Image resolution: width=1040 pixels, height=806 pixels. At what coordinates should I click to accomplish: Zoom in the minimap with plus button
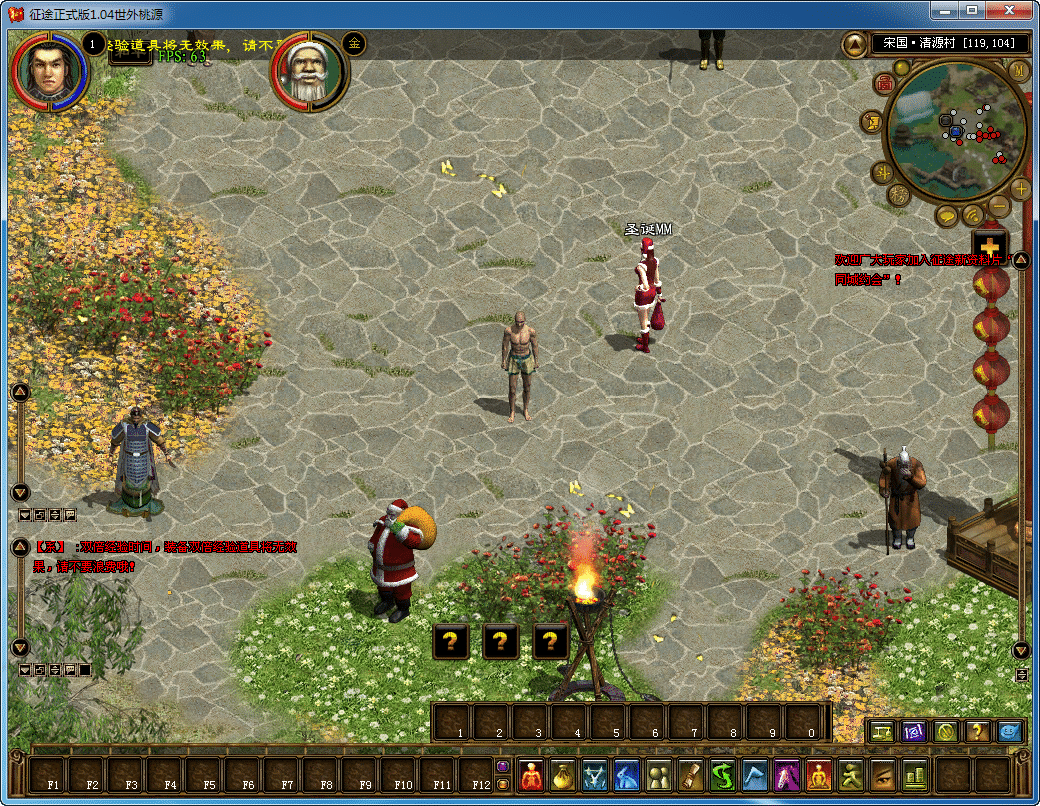1020,189
